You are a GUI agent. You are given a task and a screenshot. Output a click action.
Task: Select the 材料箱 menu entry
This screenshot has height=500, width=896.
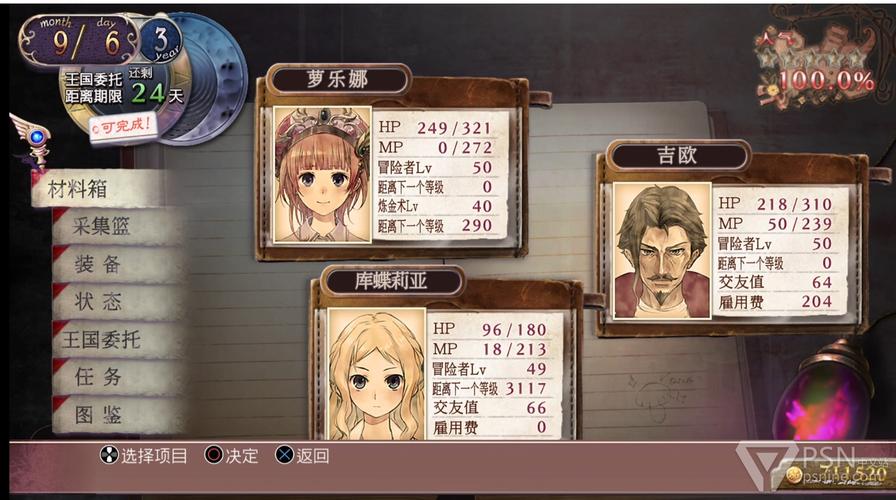pyautogui.click(x=72, y=189)
